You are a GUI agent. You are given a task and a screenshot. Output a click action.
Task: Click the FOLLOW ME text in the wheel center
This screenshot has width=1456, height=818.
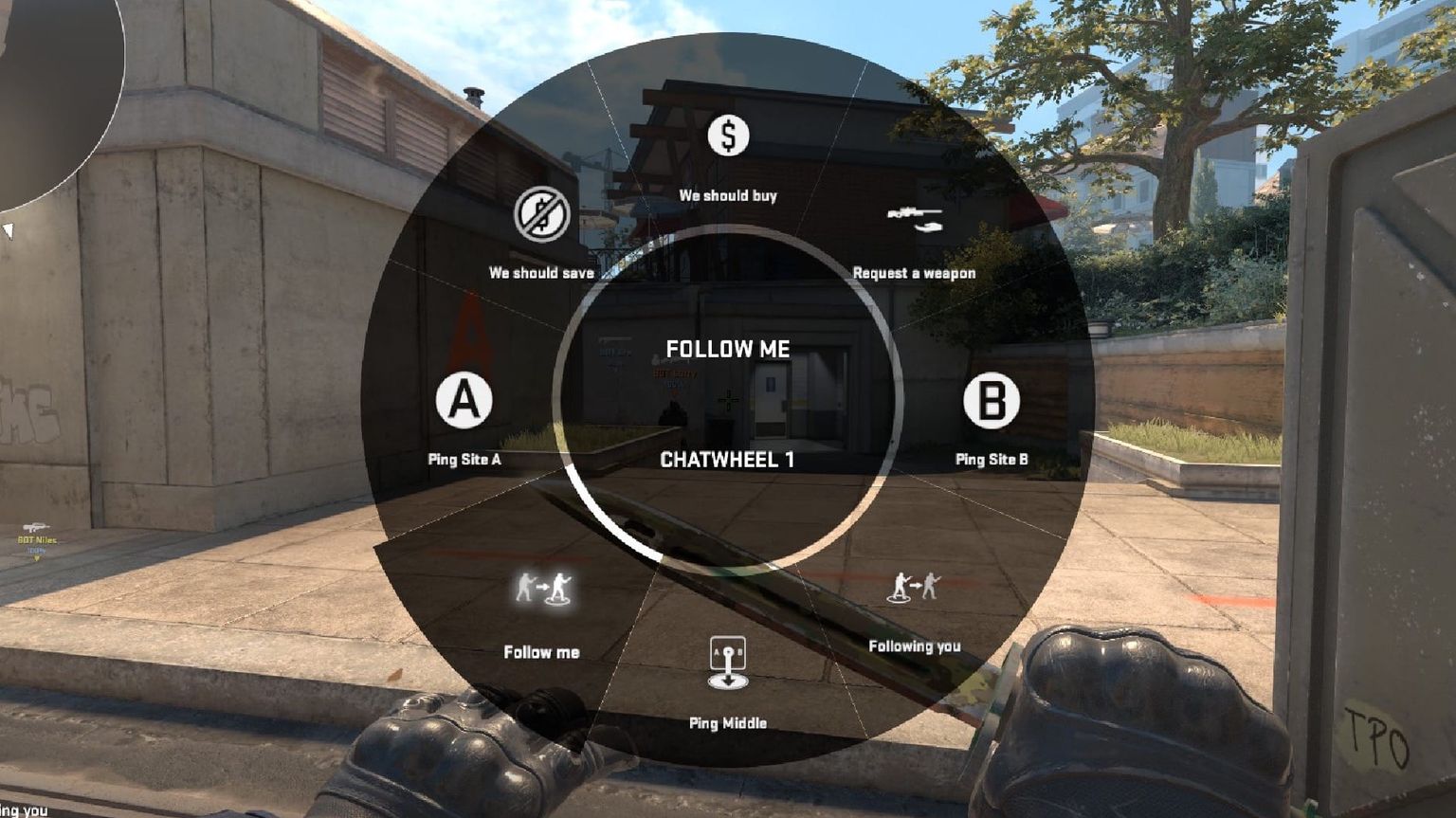point(728,349)
